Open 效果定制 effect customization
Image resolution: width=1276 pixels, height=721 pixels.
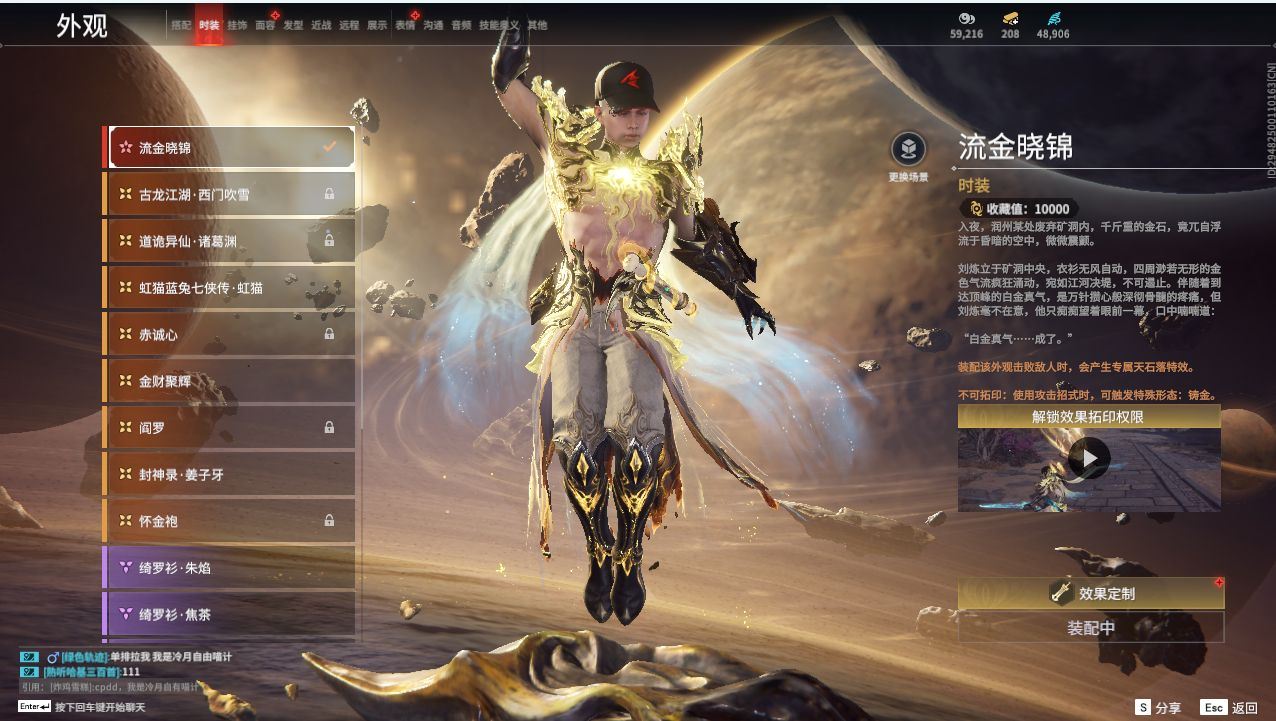click(1091, 593)
